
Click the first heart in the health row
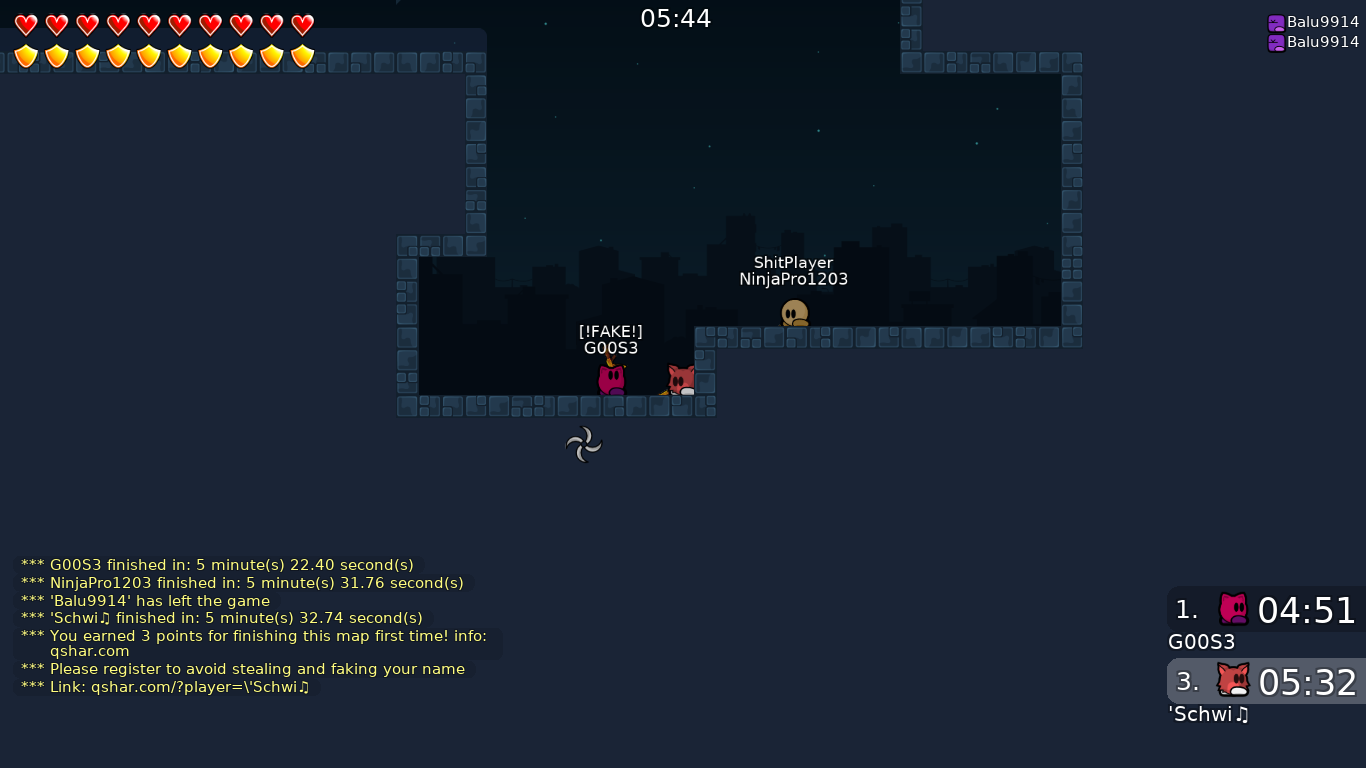coord(26,23)
